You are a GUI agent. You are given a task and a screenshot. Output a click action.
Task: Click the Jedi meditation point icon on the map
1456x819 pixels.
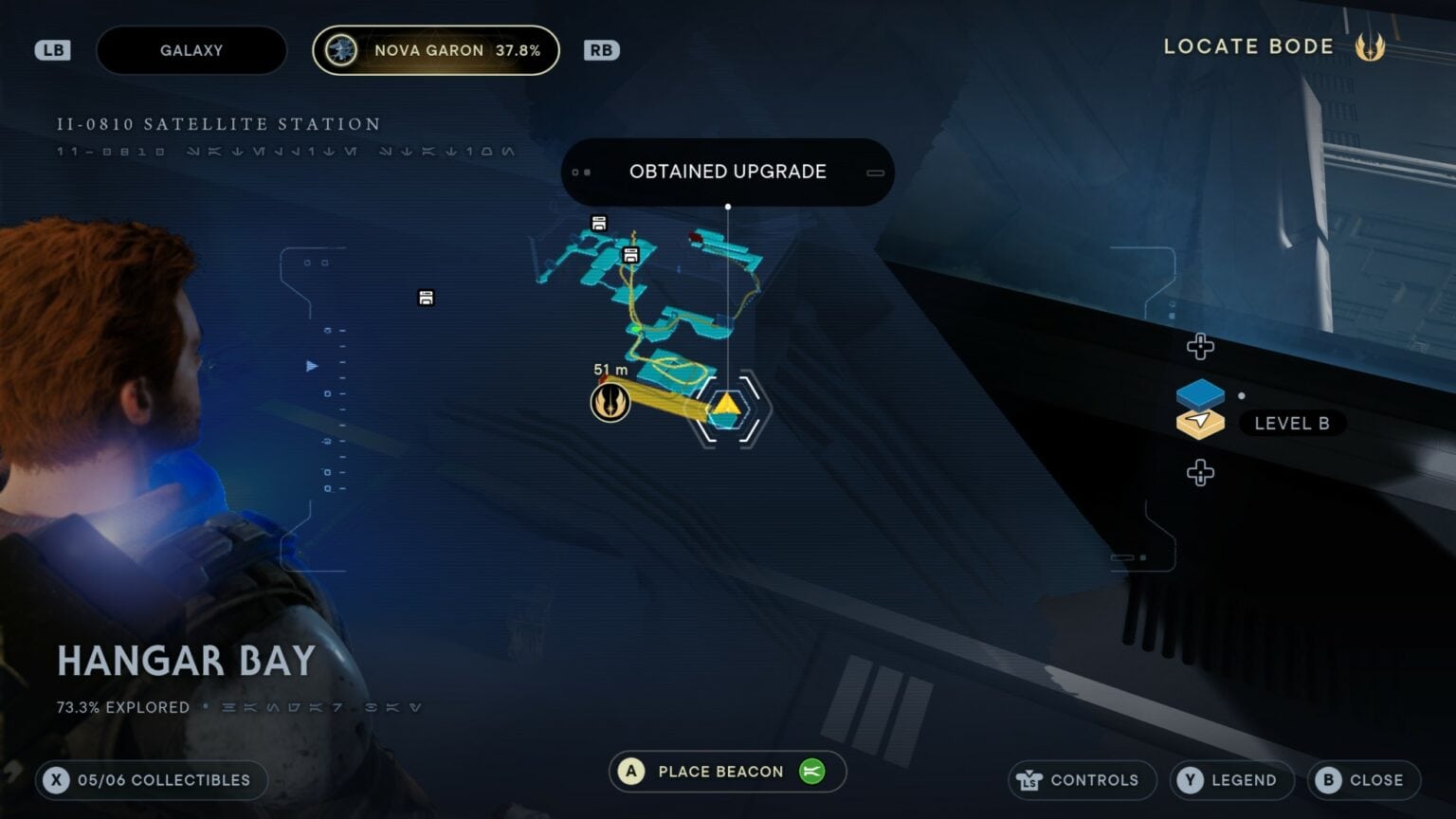click(610, 402)
